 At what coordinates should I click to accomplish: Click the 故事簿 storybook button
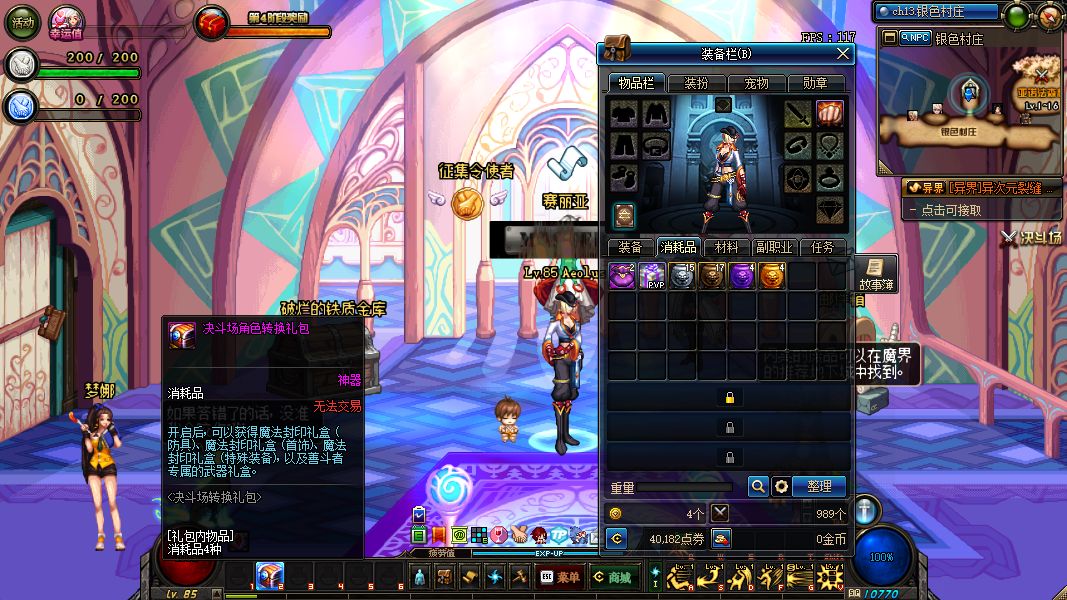coord(875,274)
